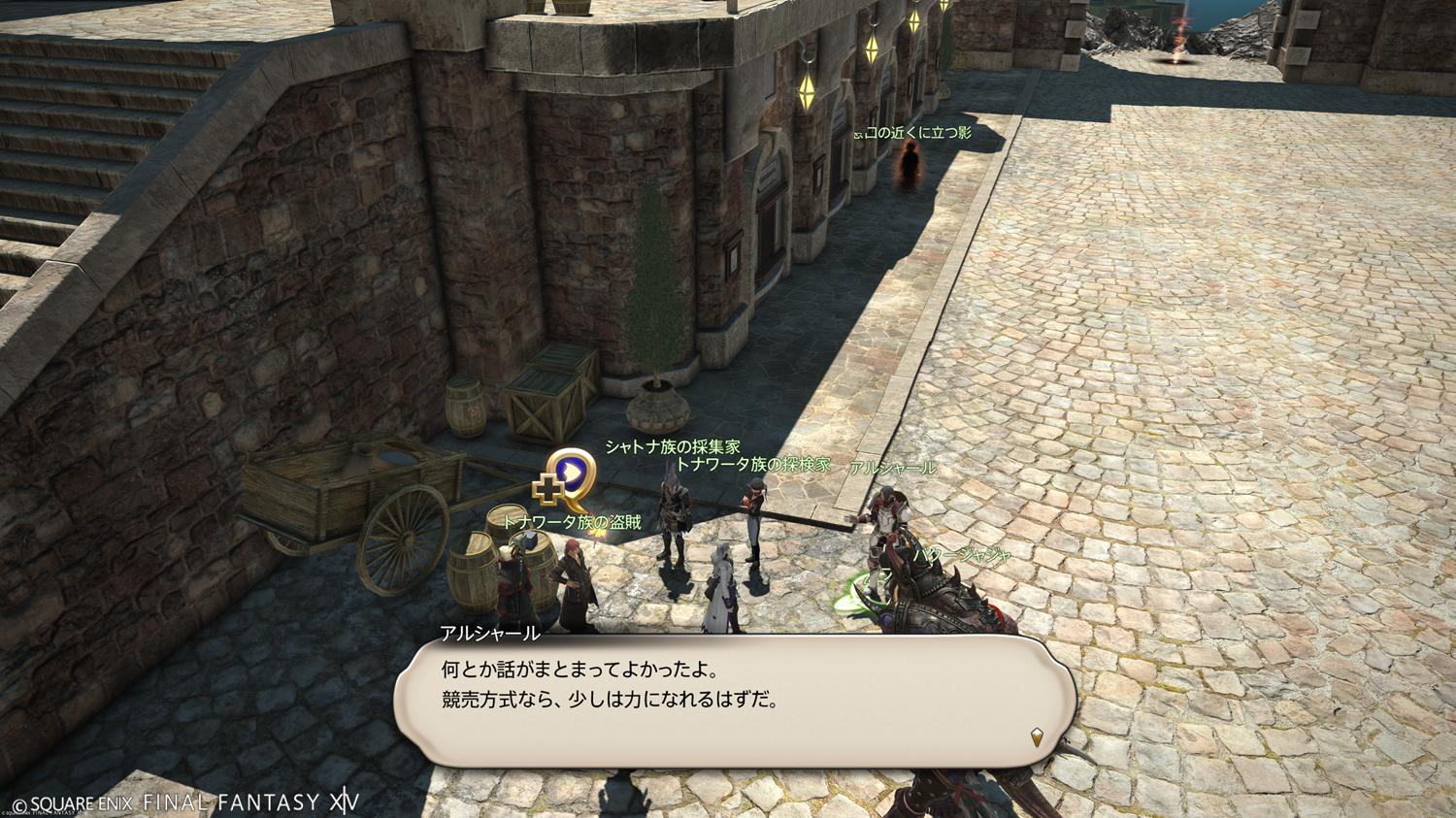The width and height of the screenshot is (1456, 818).
Task: Target the トナワータ族の盗賊 nameplate
Action: tap(573, 522)
